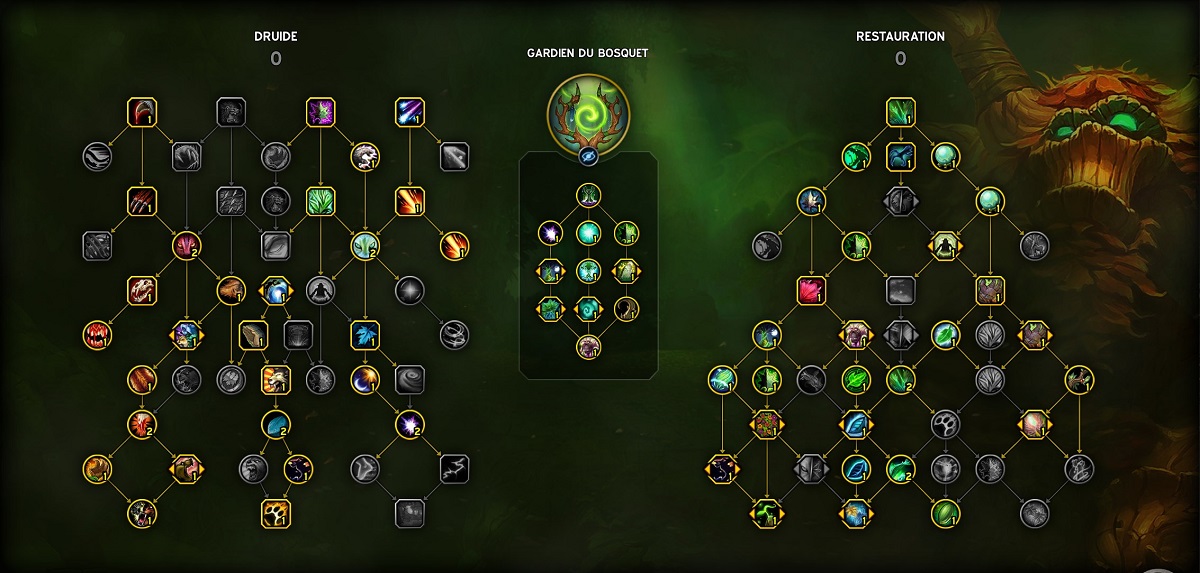The image size is (1200, 573).
Task: Choose the purple thorns talent node
Action: coord(320,111)
